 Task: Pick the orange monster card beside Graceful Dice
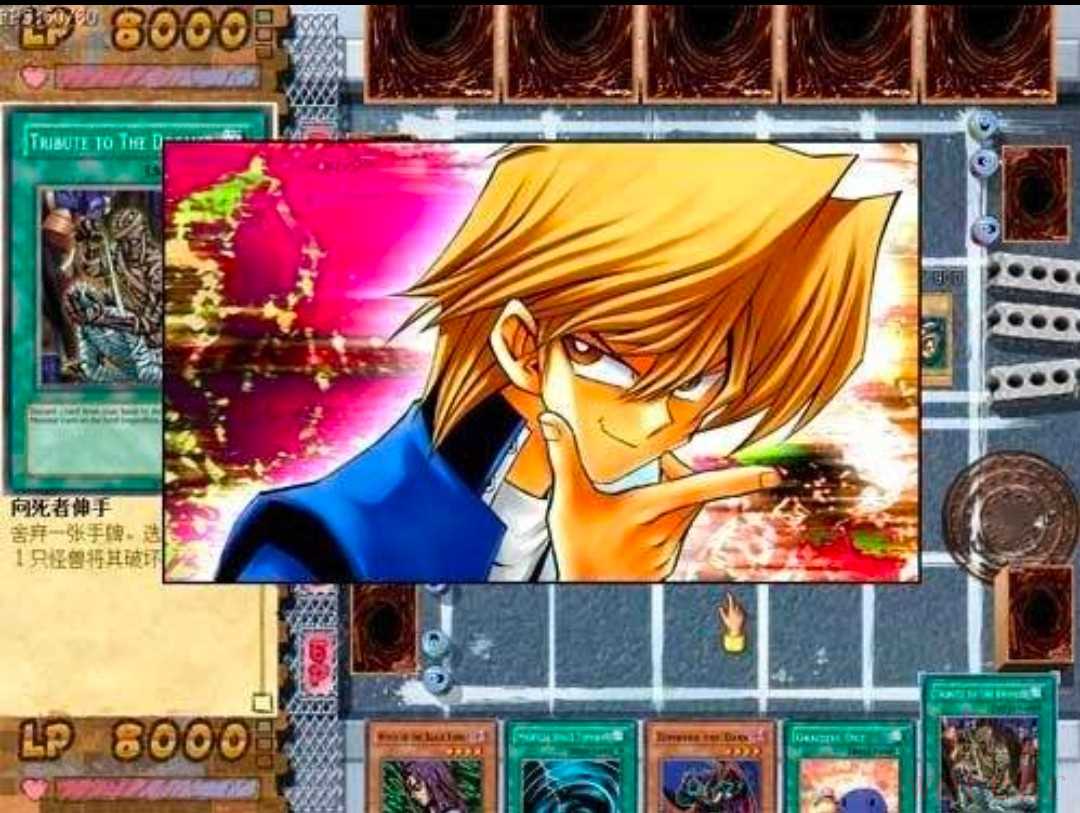click(711, 766)
